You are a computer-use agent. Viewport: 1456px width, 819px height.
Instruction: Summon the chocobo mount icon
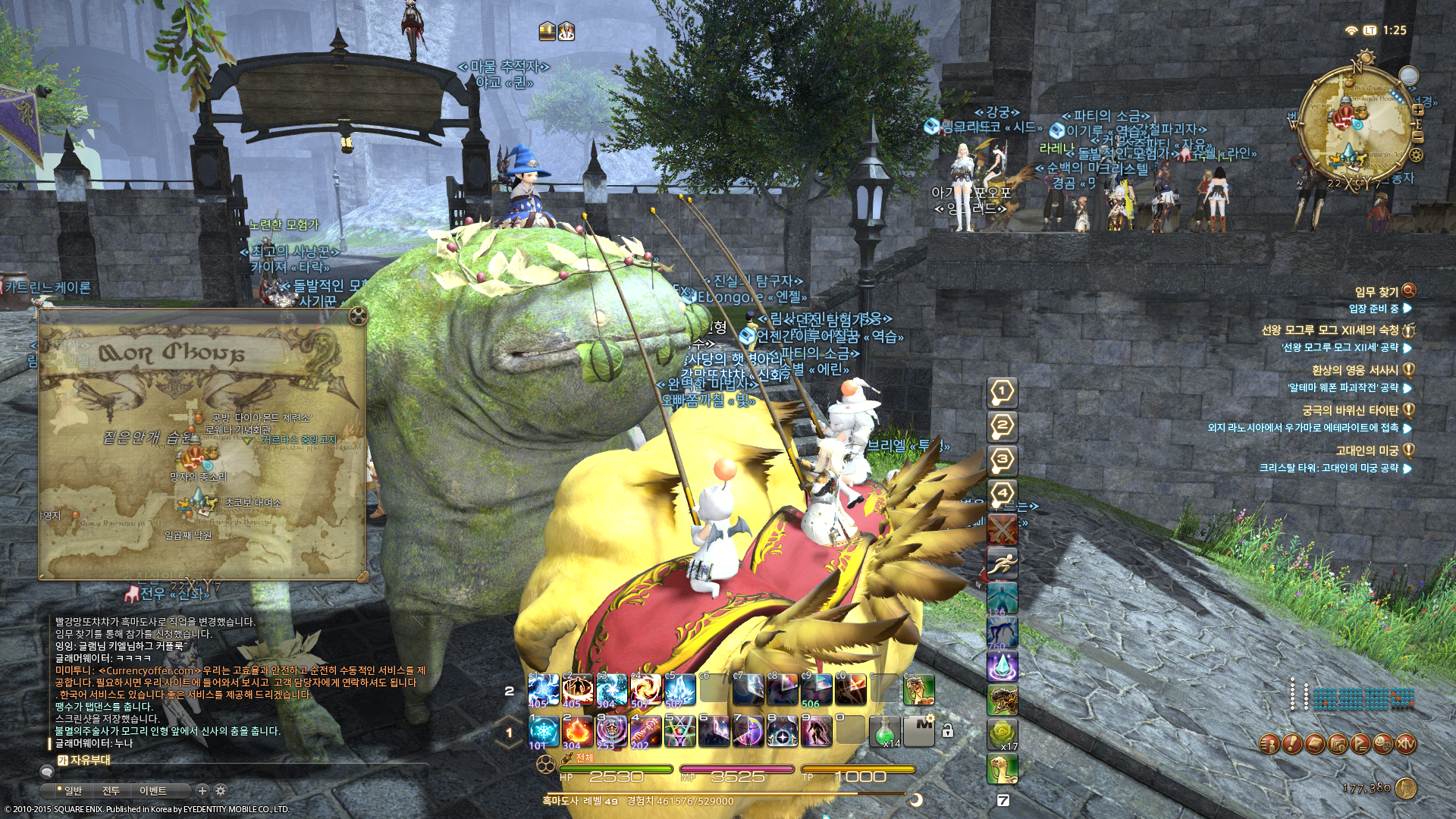pyautogui.click(x=1002, y=768)
